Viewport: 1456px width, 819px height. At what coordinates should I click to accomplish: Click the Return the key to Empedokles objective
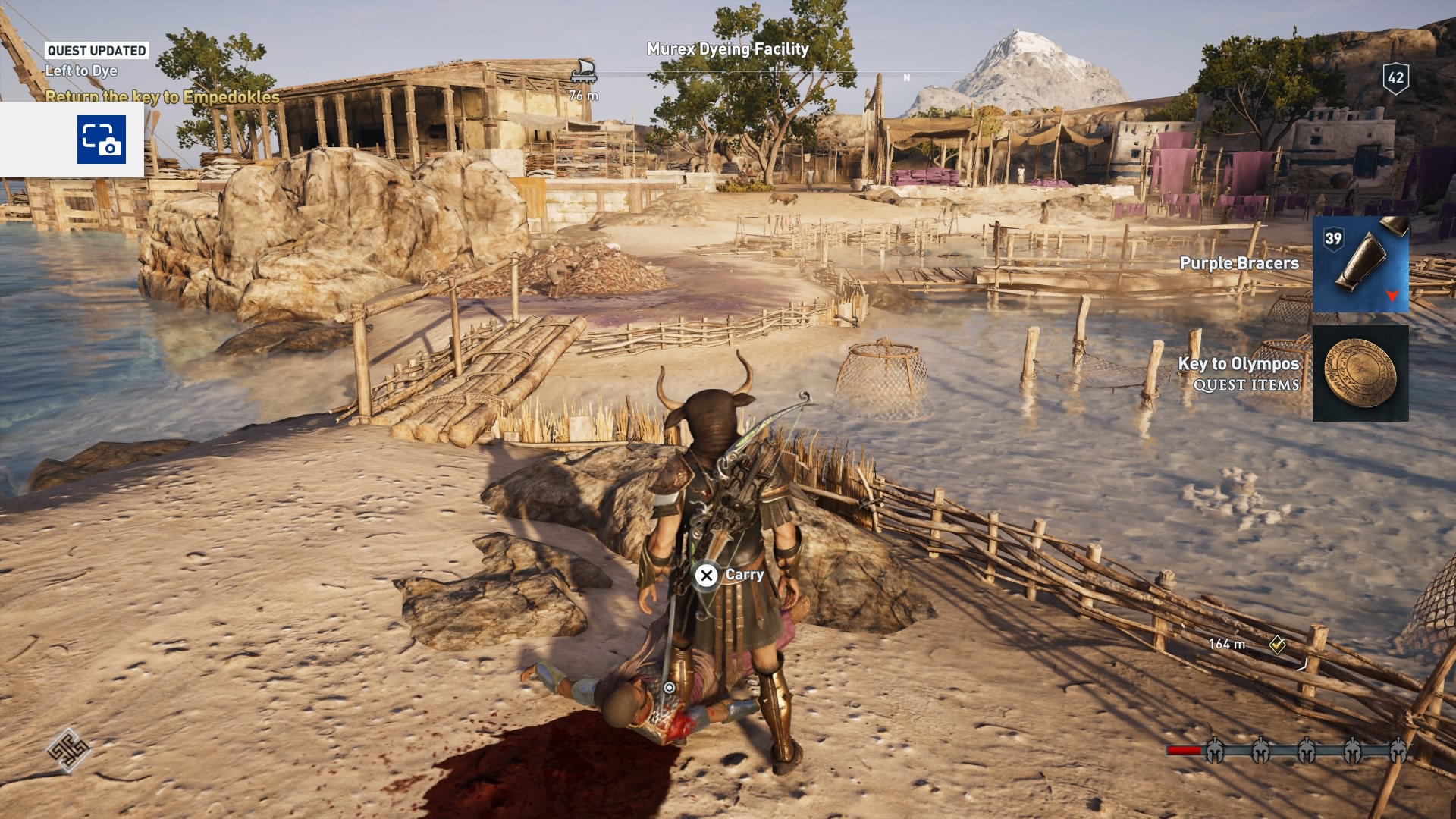[x=162, y=96]
